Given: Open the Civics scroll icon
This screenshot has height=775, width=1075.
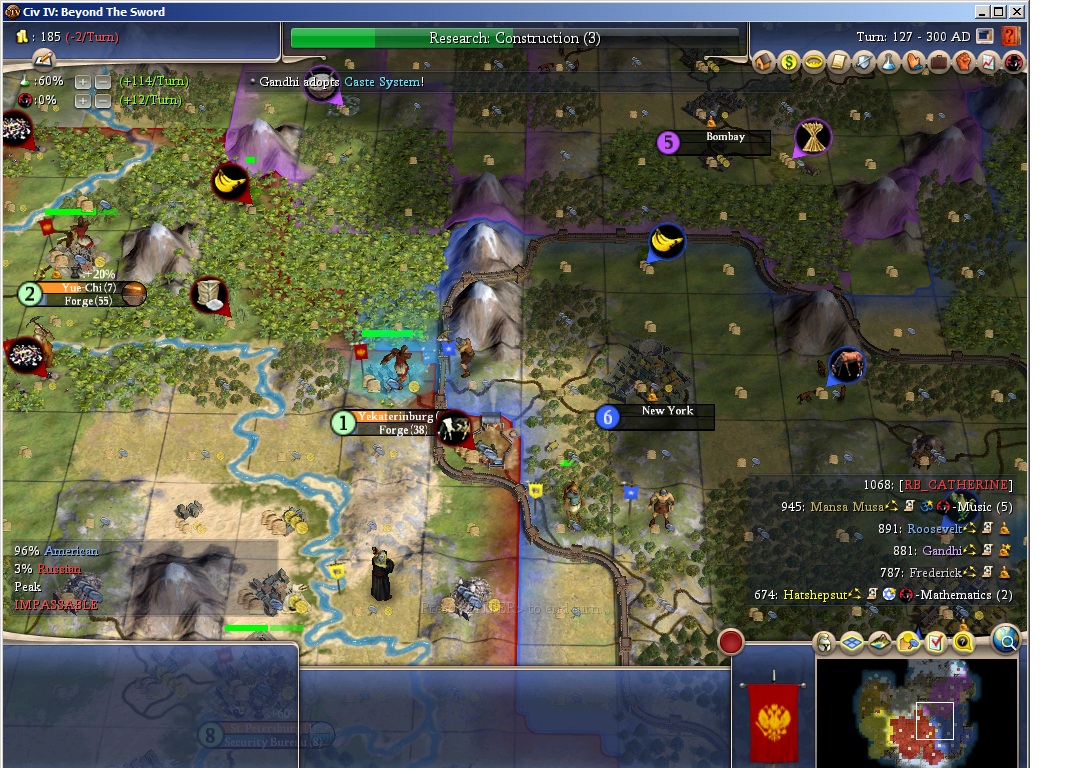Looking at the screenshot, I should pos(839,62).
